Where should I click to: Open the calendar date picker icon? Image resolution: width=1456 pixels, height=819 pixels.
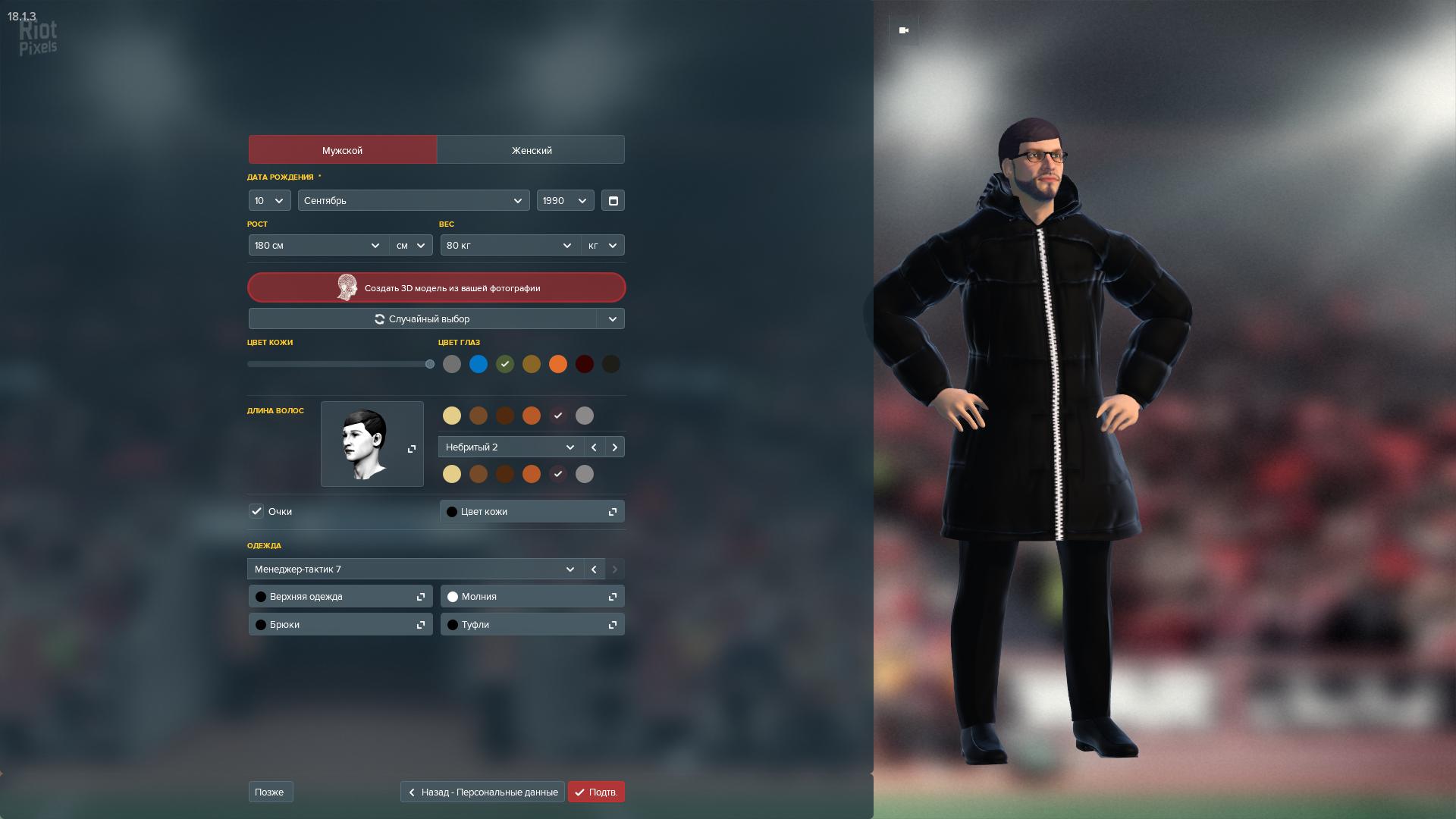click(613, 201)
